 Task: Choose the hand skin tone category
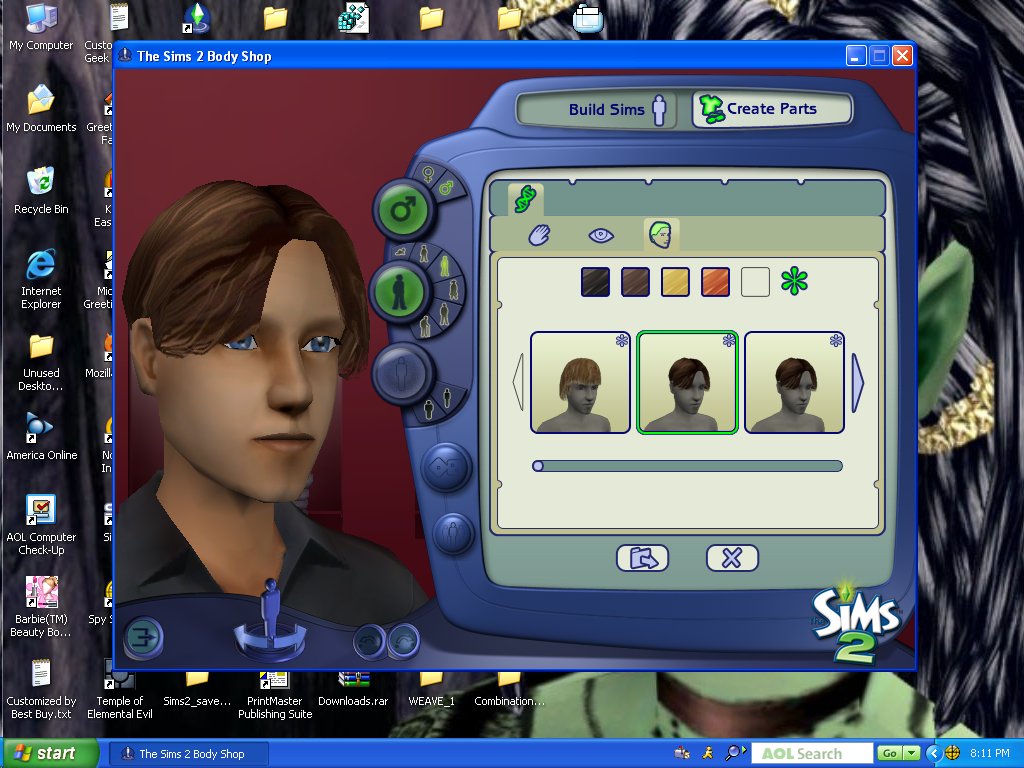[x=540, y=235]
